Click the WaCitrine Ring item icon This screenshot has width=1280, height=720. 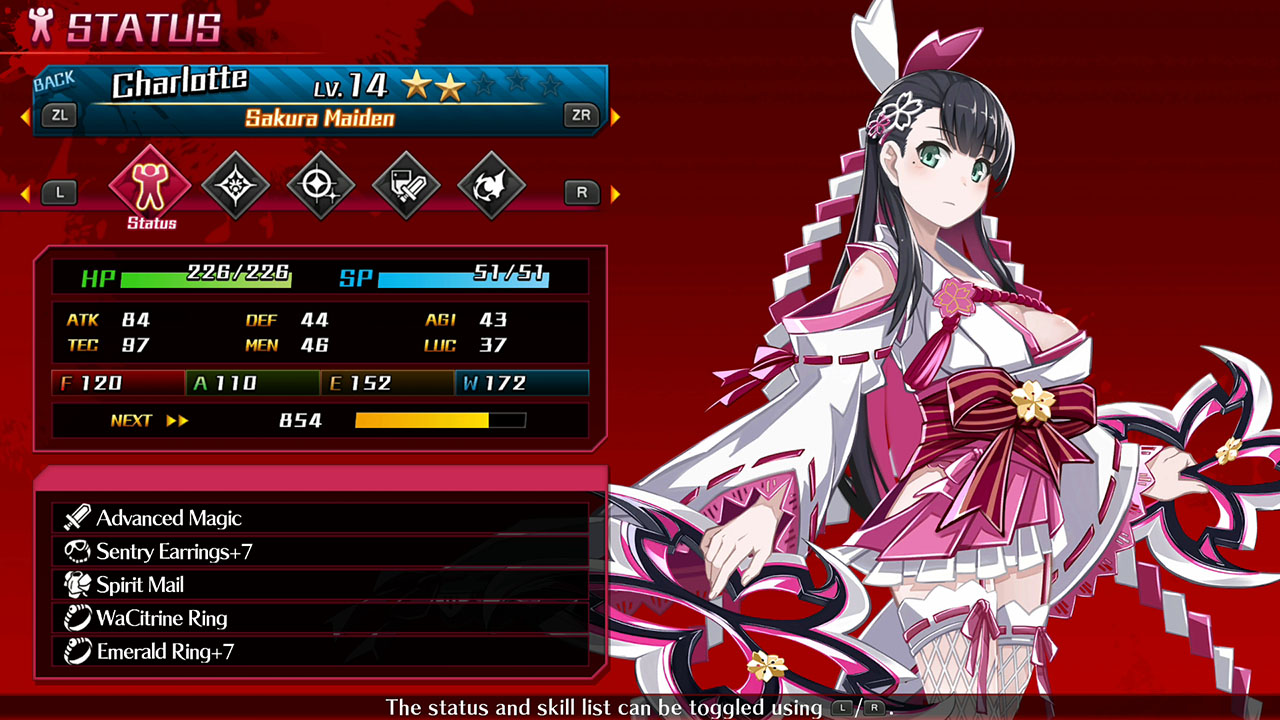coord(75,618)
